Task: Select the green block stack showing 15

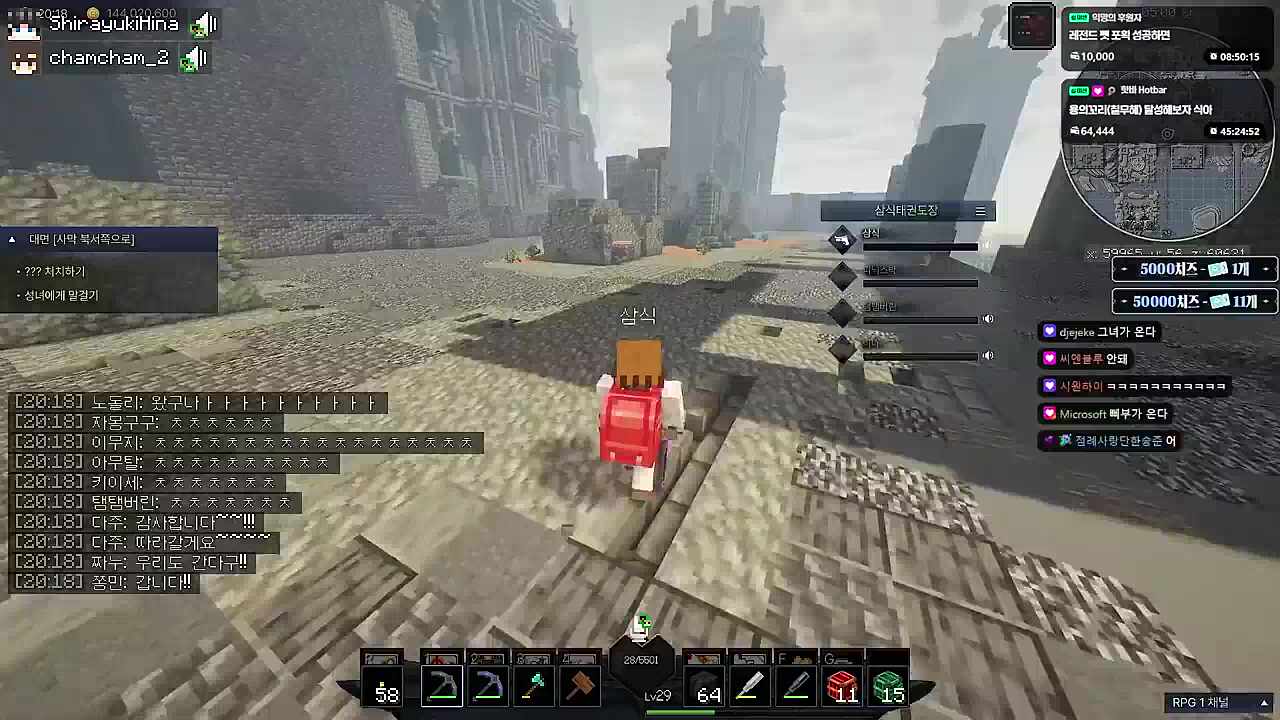Action: point(889,685)
